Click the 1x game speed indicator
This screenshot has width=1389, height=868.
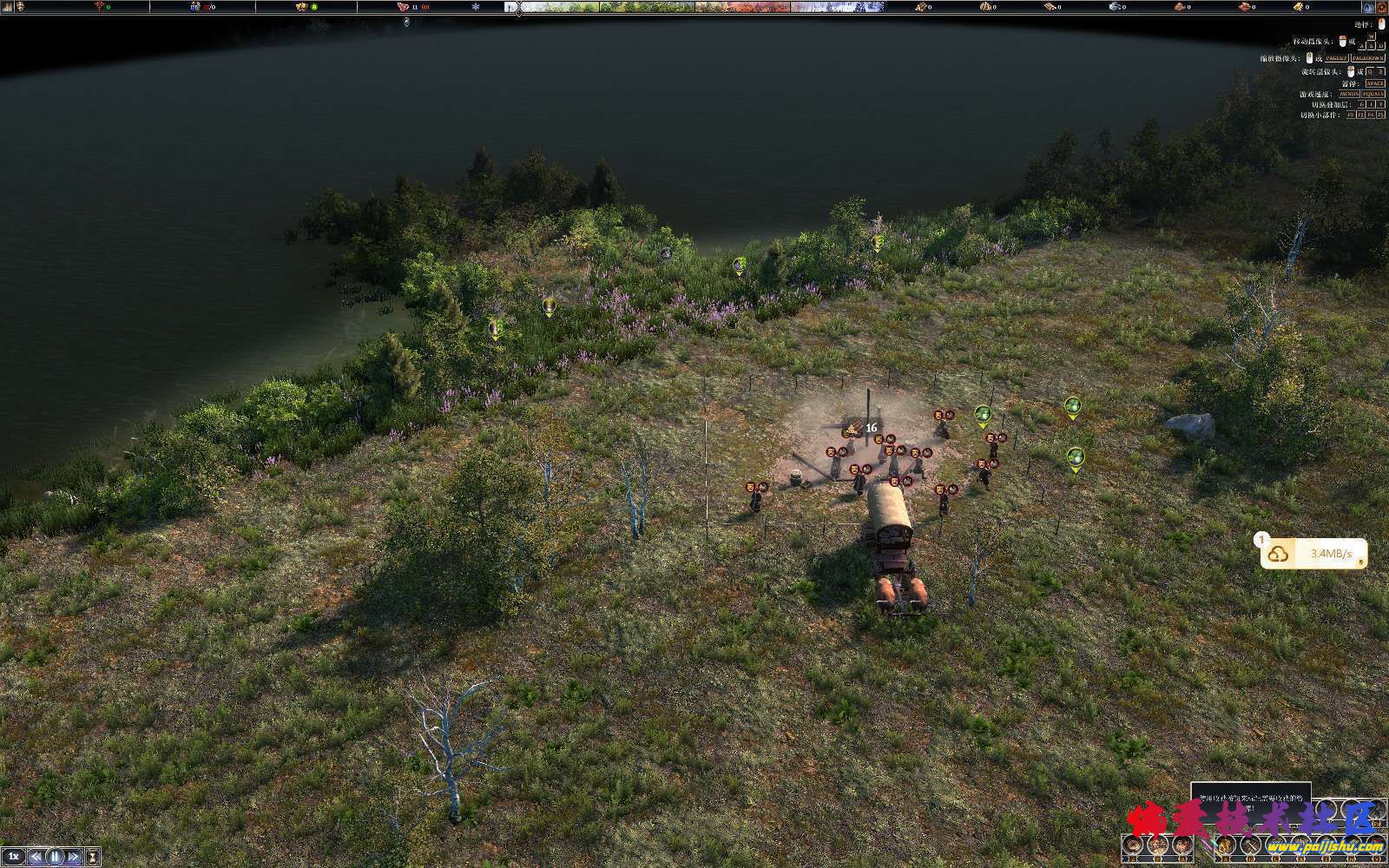pos(14,857)
